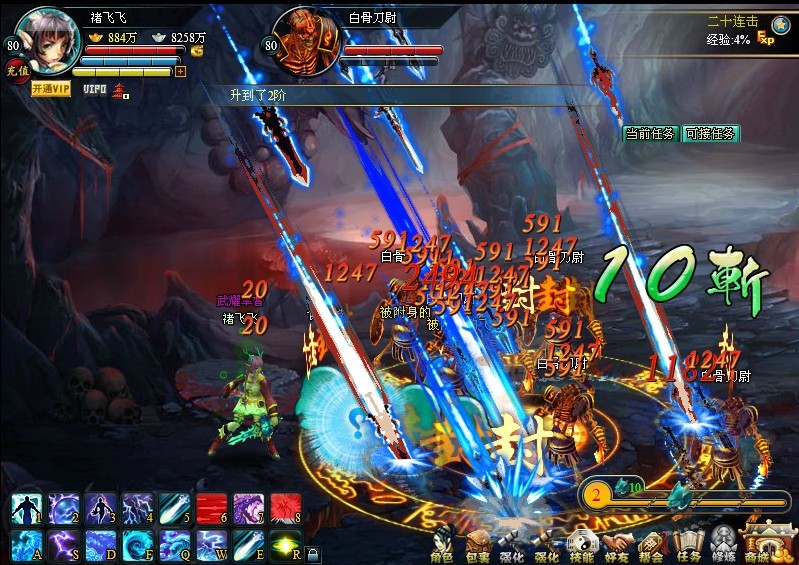Open the 好友 friends list

point(617,544)
